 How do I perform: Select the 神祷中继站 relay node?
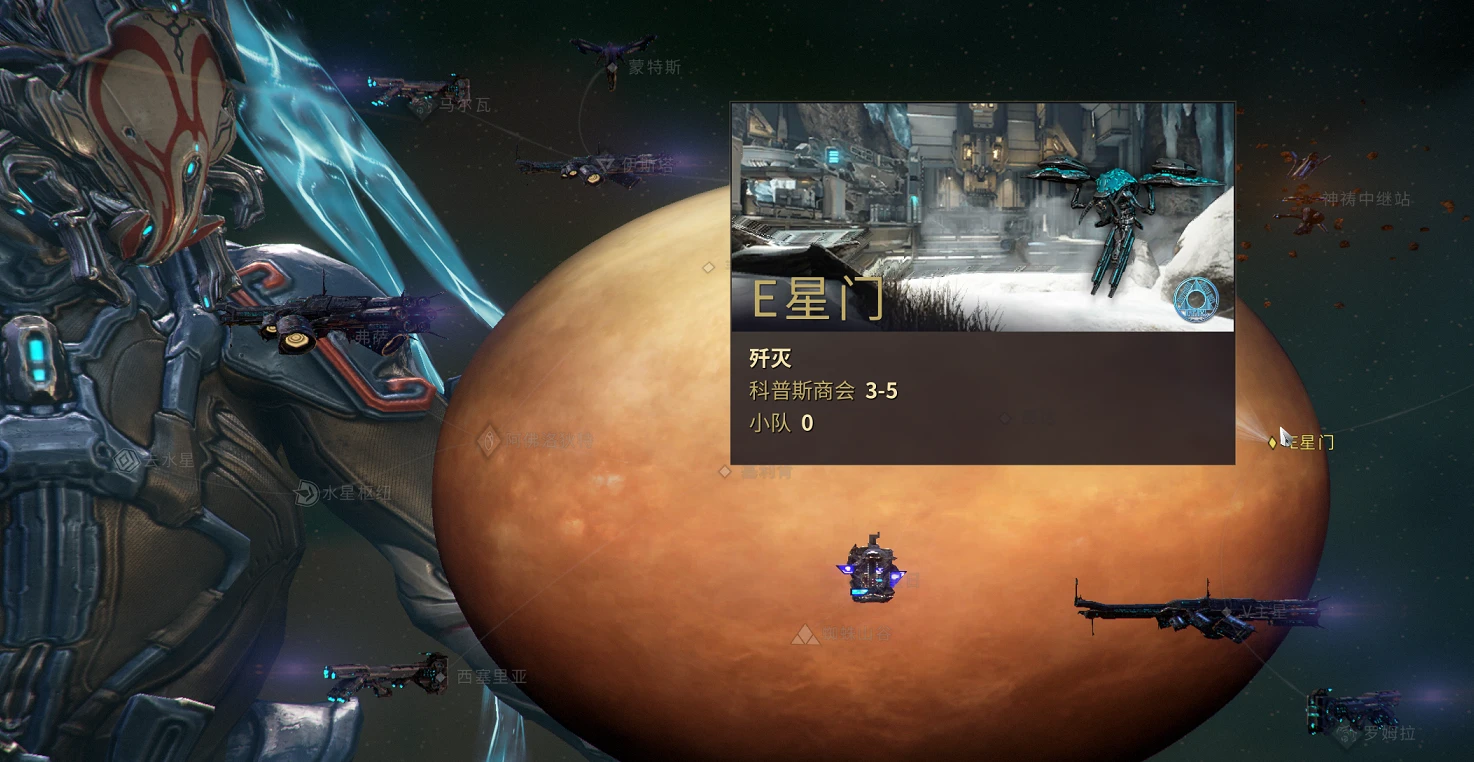pos(1302,199)
